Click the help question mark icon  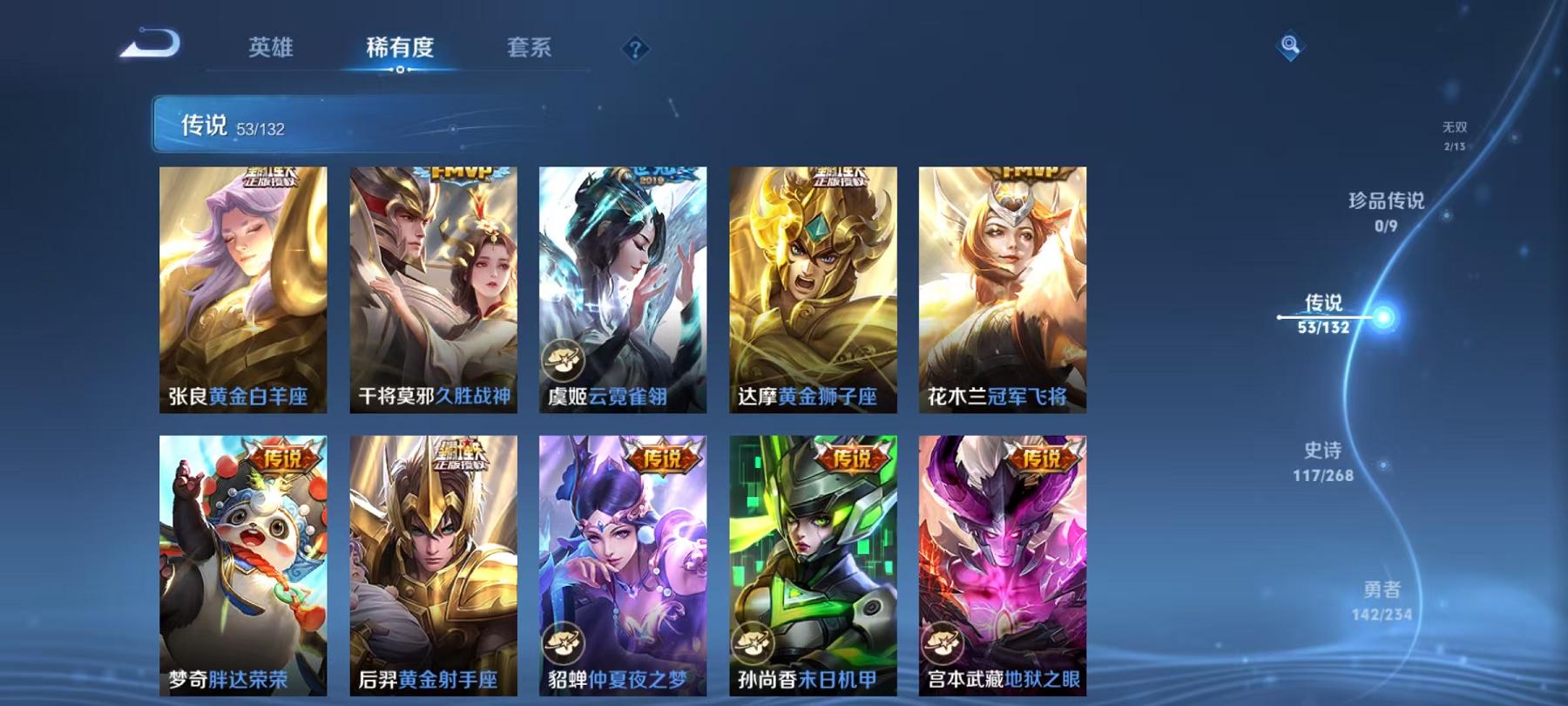(634, 50)
